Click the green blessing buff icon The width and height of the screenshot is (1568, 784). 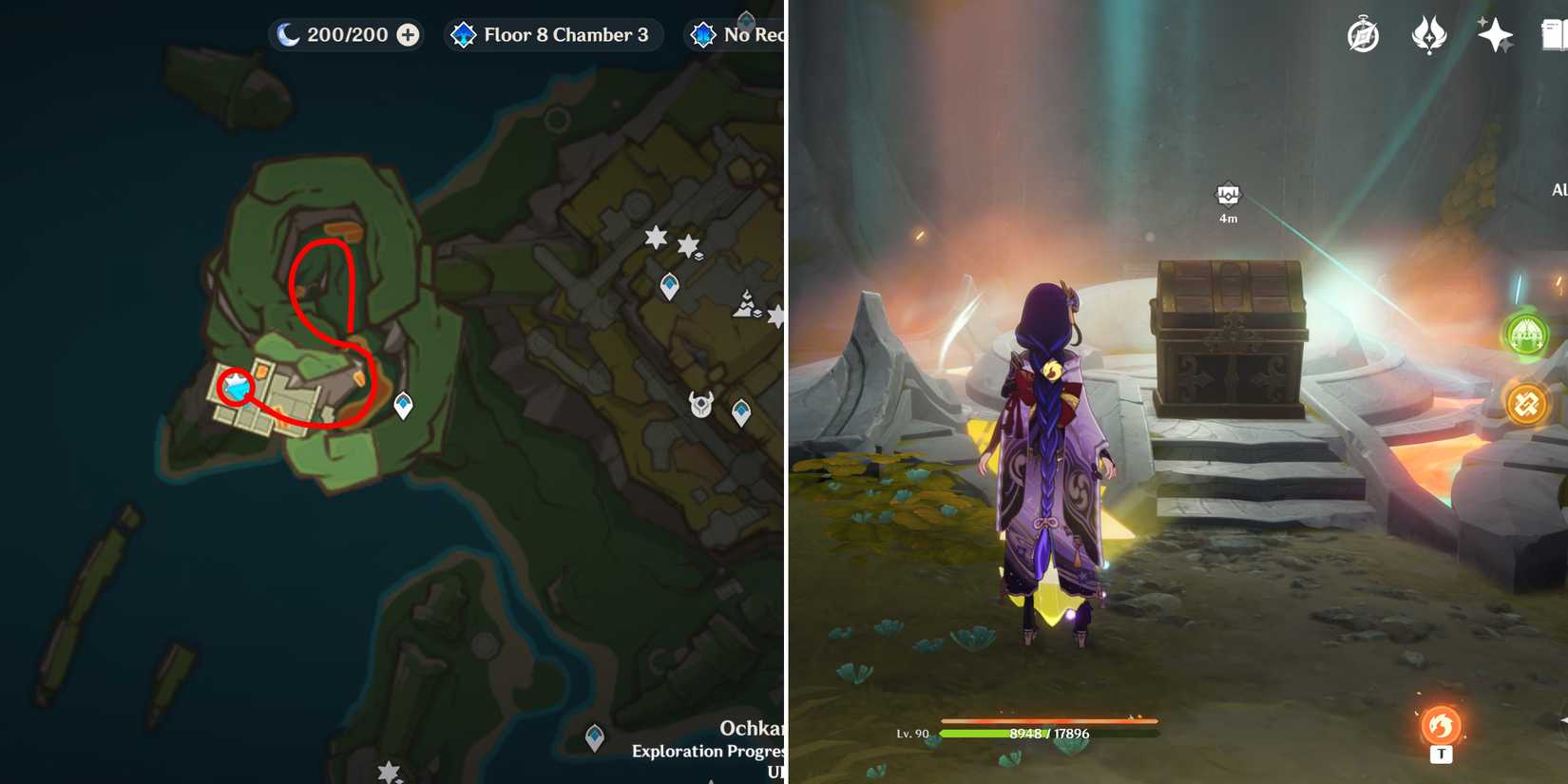coord(1528,335)
